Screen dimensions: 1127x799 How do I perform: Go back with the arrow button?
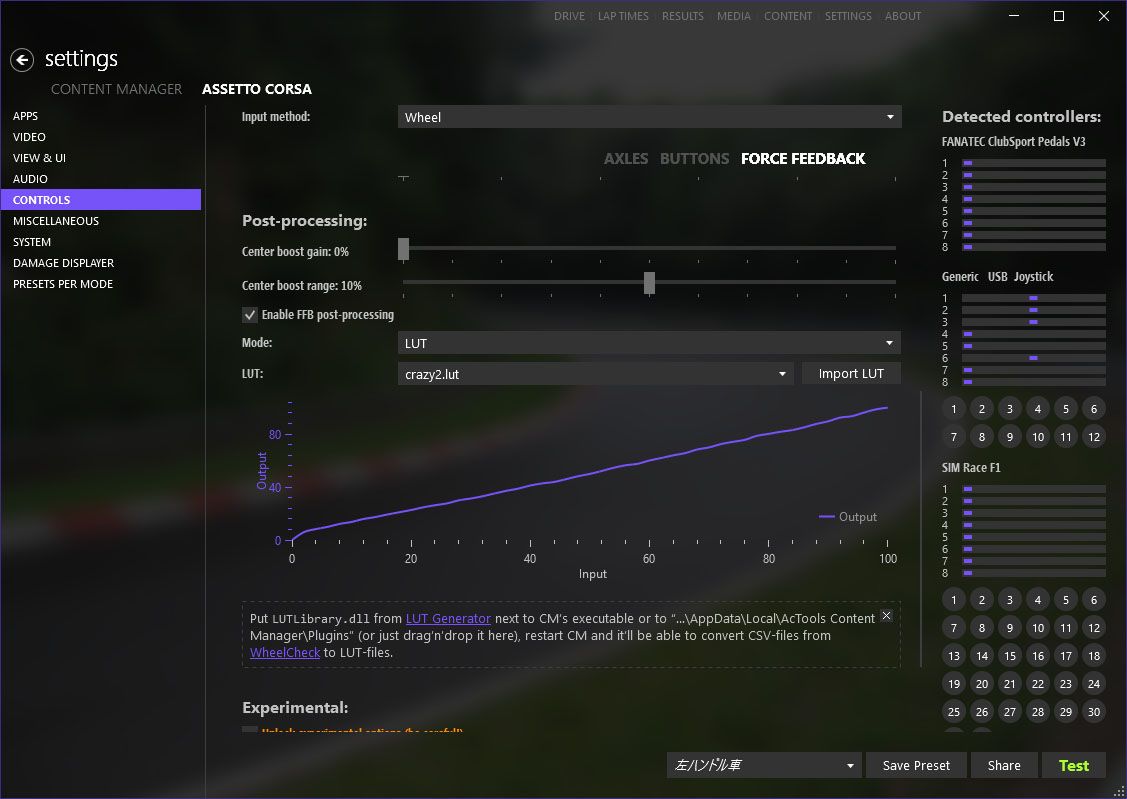point(22,60)
